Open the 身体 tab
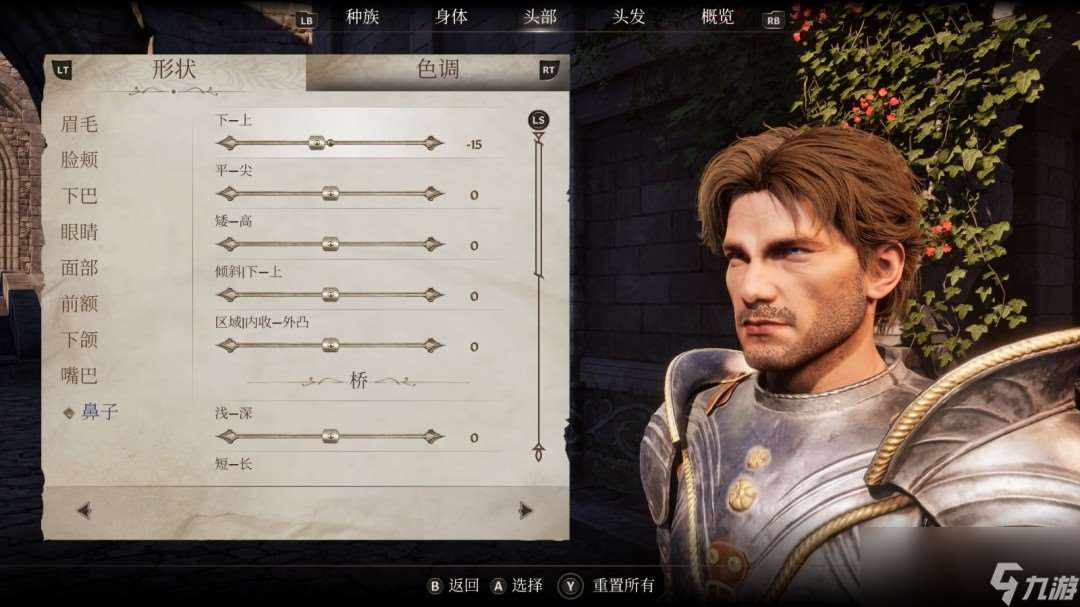Image resolution: width=1080 pixels, height=607 pixels. click(x=451, y=17)
